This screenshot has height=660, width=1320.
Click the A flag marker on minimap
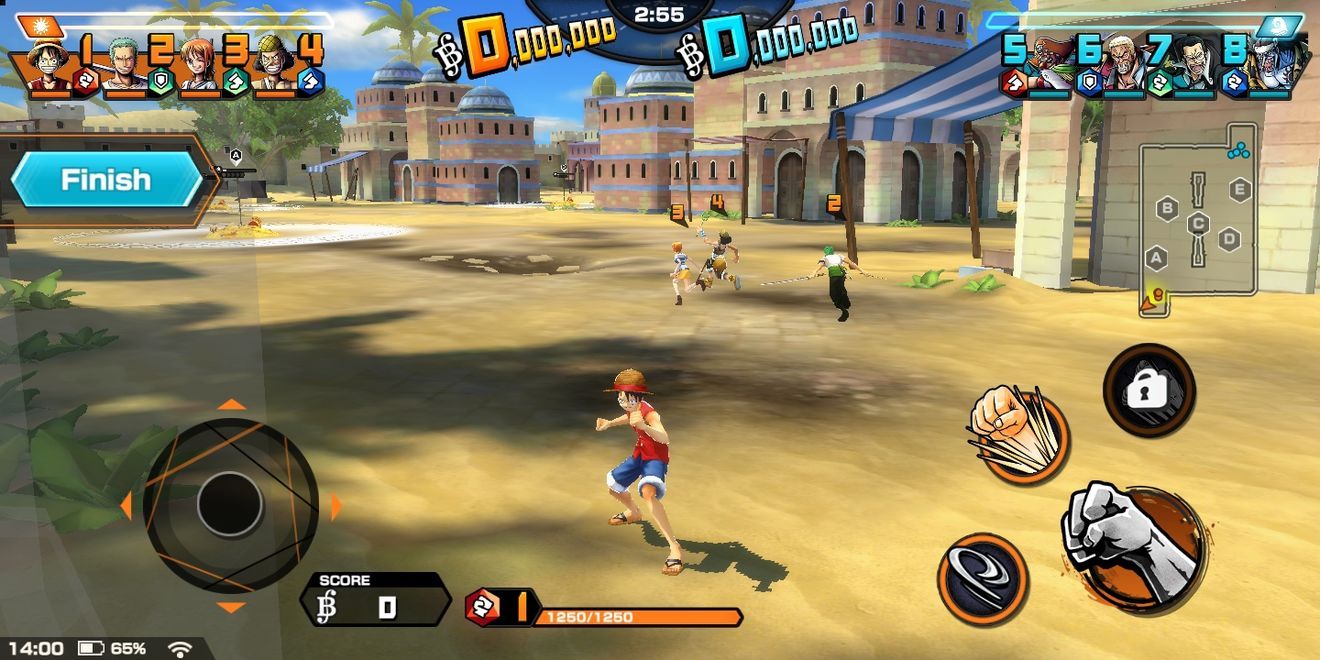pyautogui.click(x=1156, y=258)
